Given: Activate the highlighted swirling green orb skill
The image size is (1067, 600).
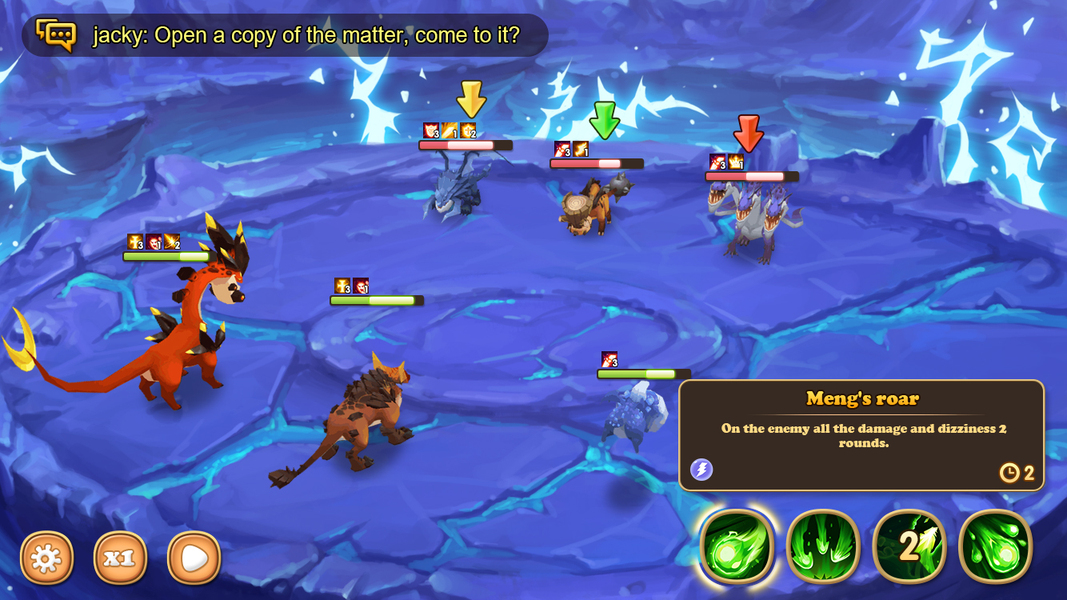Looking at the screenshot, I should [737, 546].
